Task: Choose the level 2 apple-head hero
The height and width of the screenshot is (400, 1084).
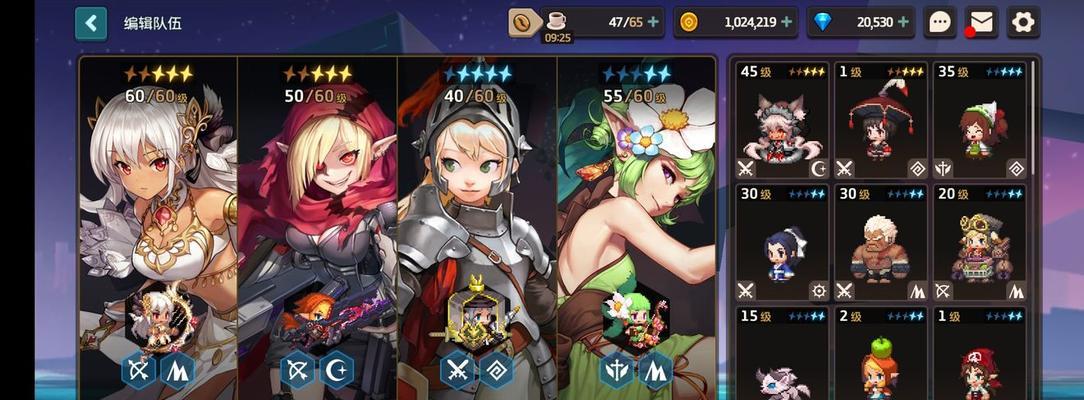Action: [x=880, y=355]
